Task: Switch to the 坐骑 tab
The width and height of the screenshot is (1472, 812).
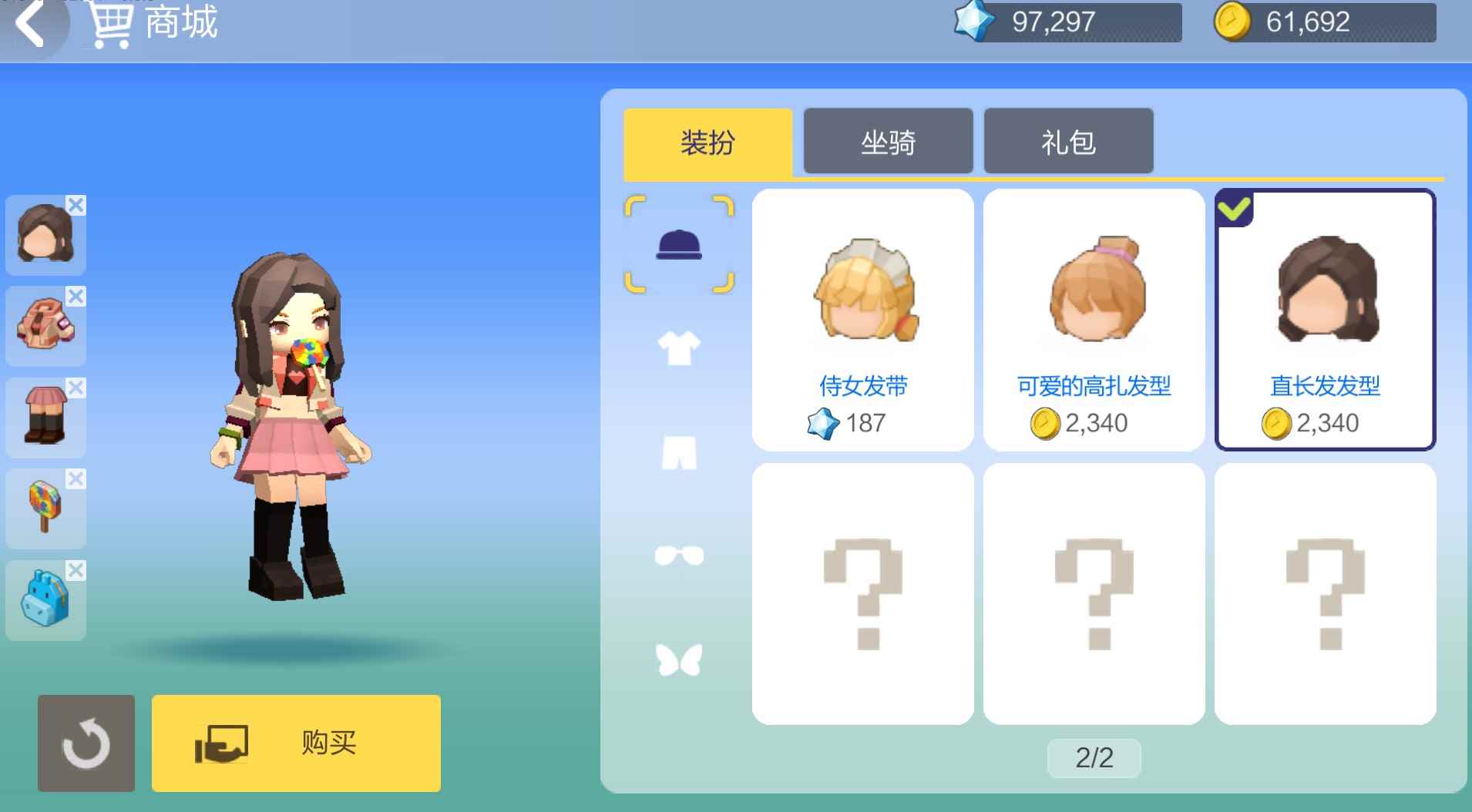Action: (888, 141)
